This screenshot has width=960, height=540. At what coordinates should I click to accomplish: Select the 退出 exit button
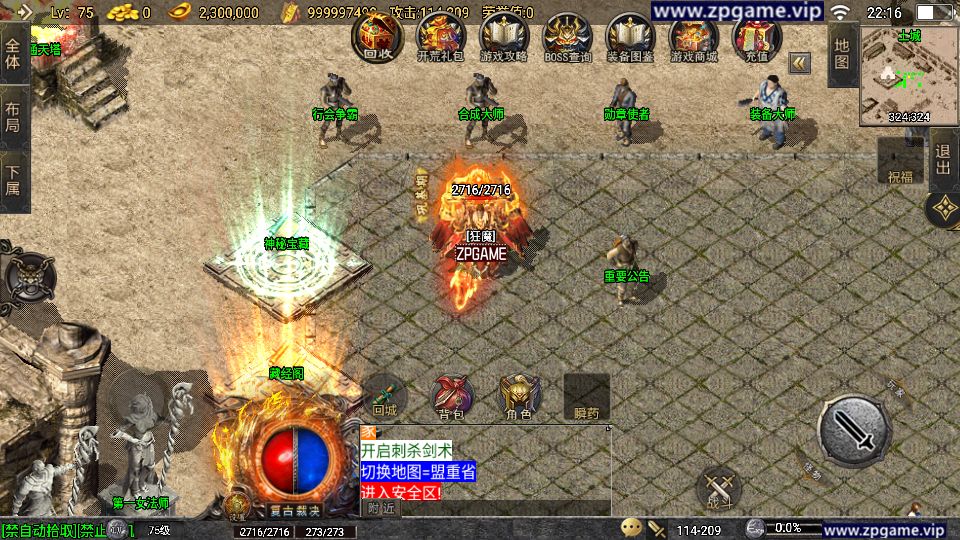tap(942, 163)
